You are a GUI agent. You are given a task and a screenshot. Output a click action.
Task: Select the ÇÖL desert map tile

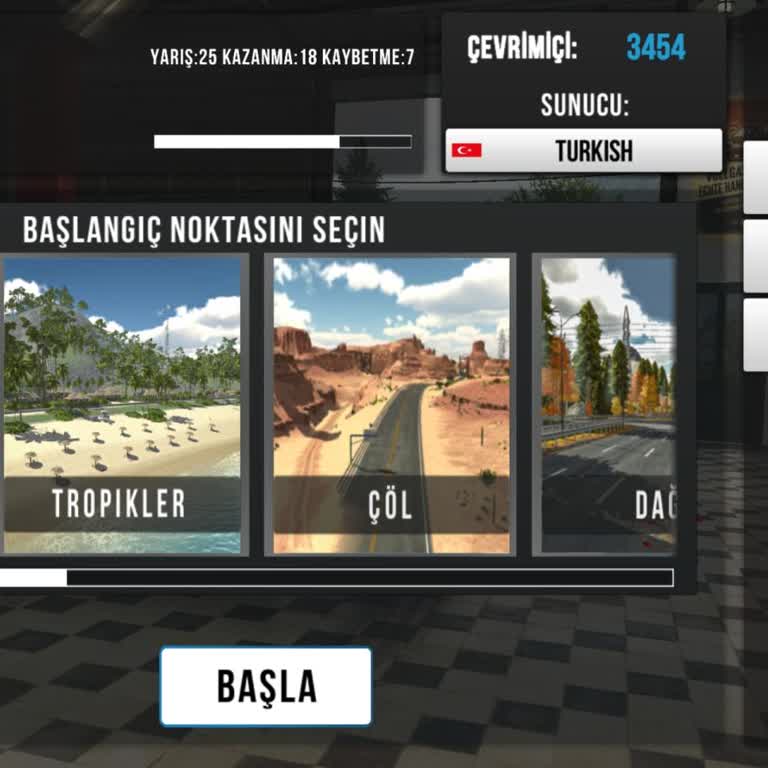pos(390,404)
